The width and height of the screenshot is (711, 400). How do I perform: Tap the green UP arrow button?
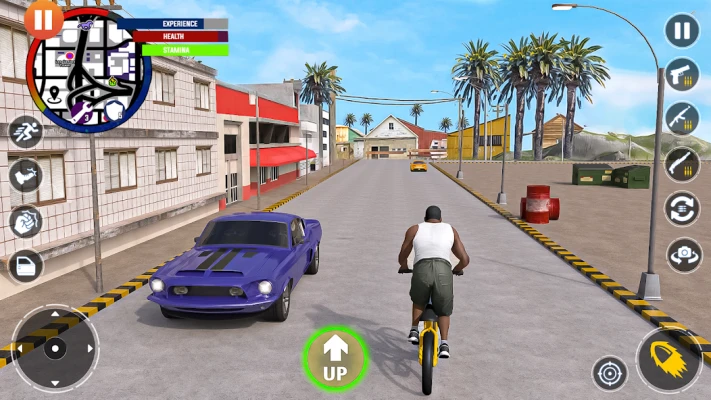(335, 358)
